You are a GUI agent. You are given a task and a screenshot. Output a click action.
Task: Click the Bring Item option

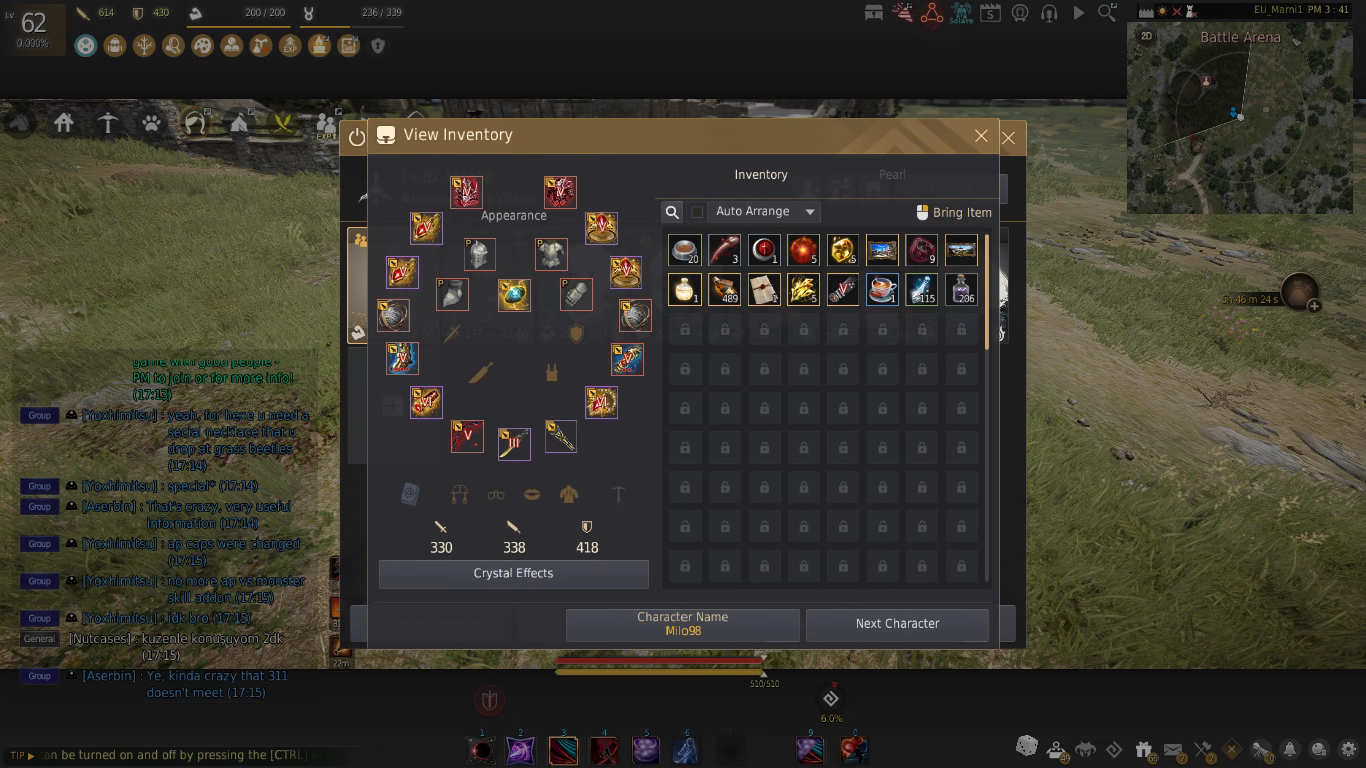[x=954, y=212]
